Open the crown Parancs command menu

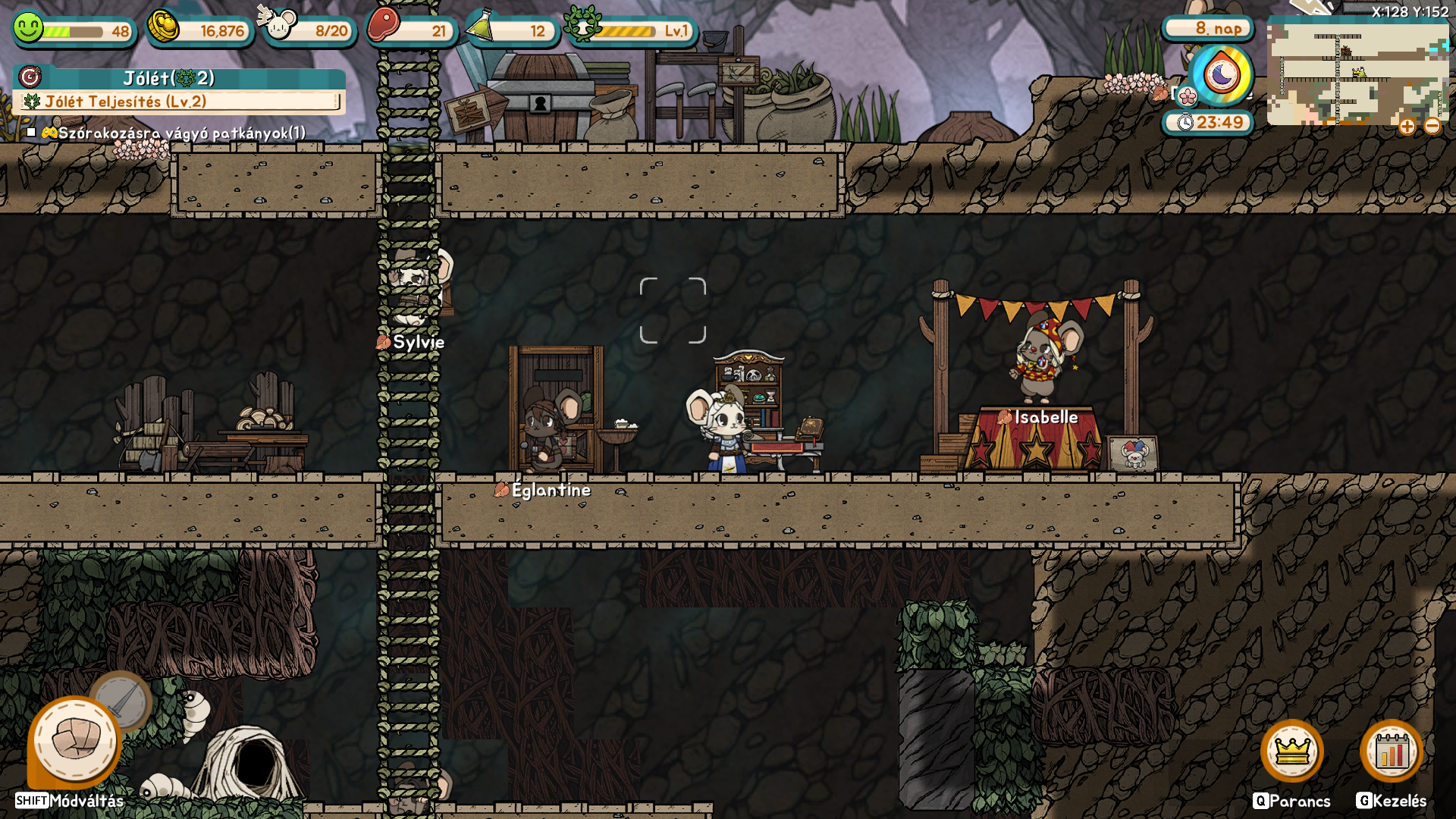click(x=1291, y=751)
